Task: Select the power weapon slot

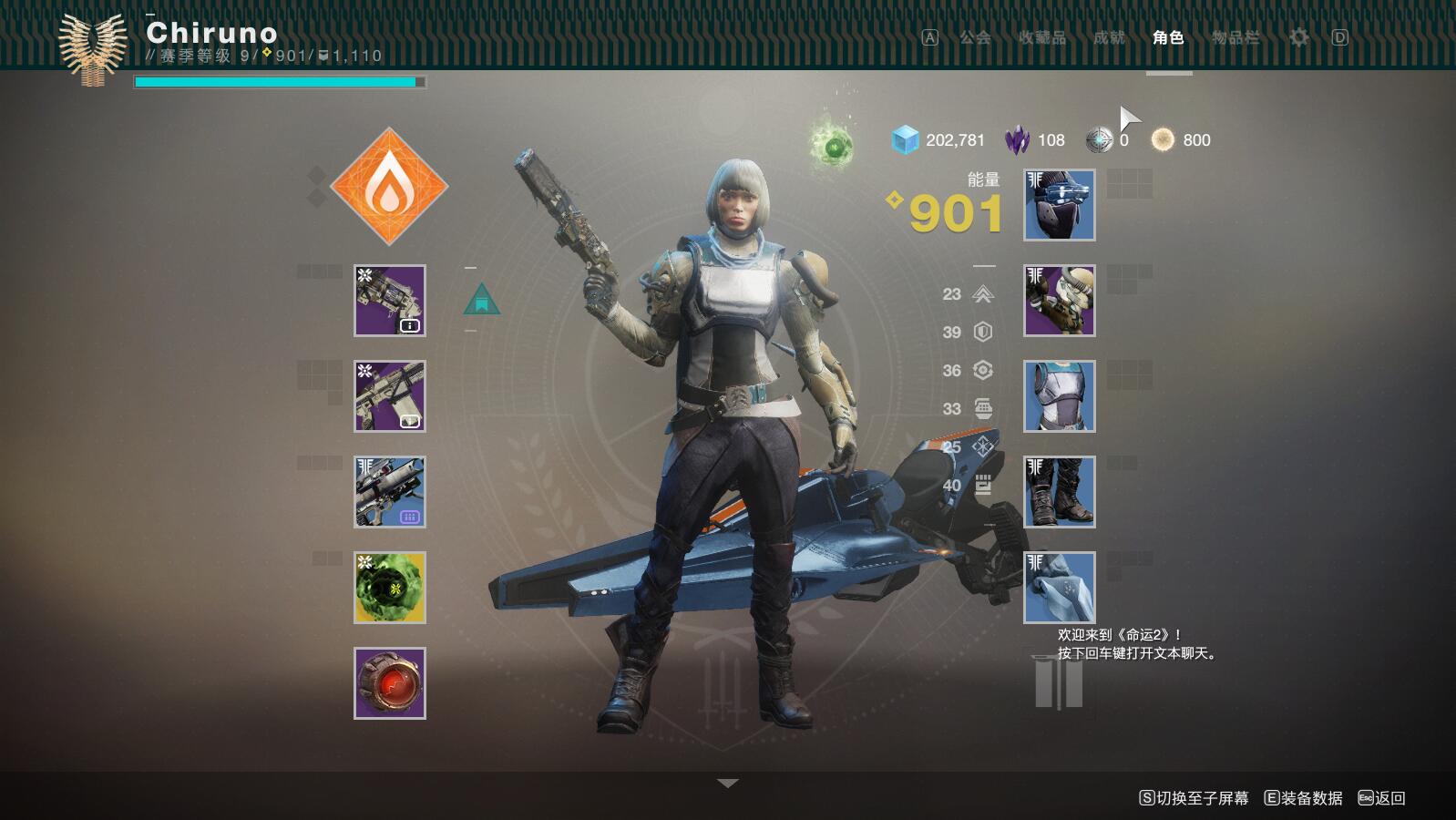Action: click(390, 492)
